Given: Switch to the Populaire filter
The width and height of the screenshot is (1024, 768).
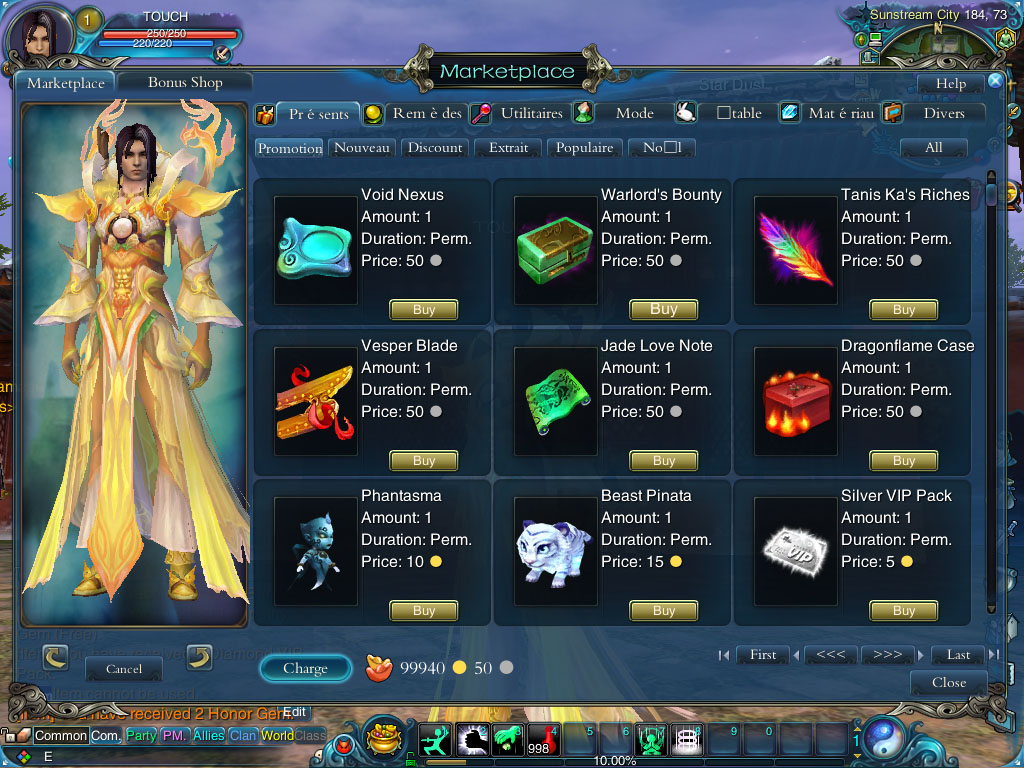Looking at the screenshot, I should pyautogui.click(x=584, y=148).
